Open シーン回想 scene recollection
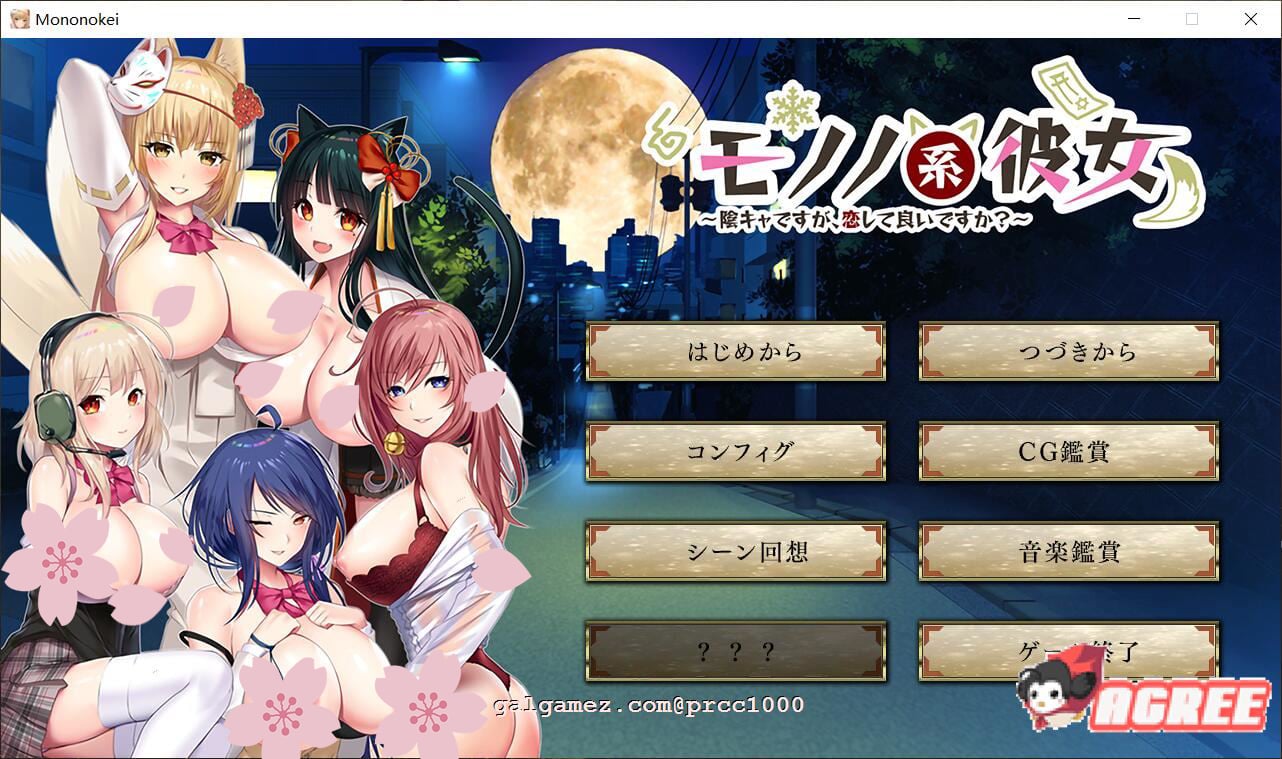The image size is (1282, 759). [x=737, y=552]
